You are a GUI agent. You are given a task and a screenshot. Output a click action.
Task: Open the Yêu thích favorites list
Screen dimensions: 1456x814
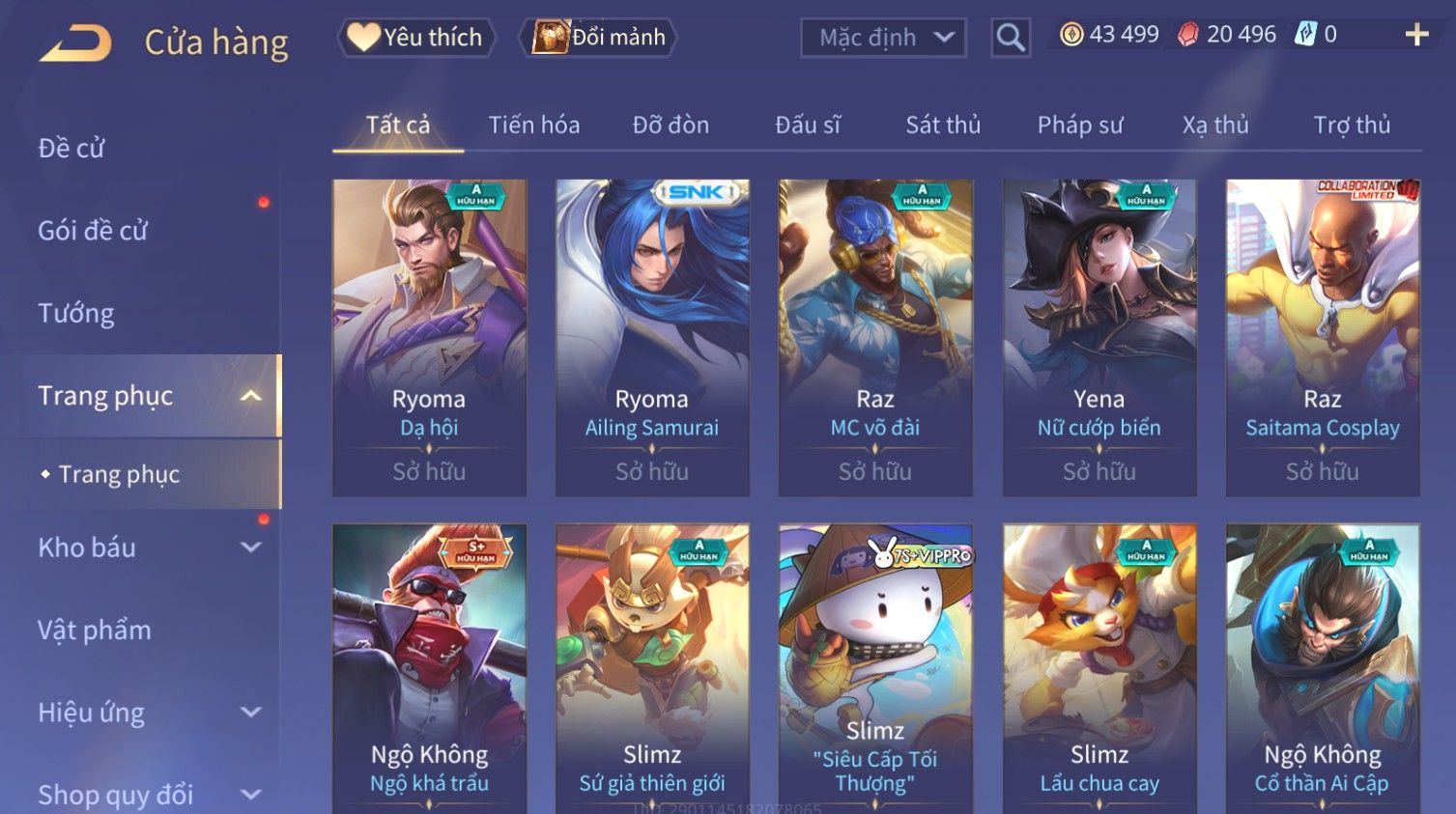click(x=415, y=38)
